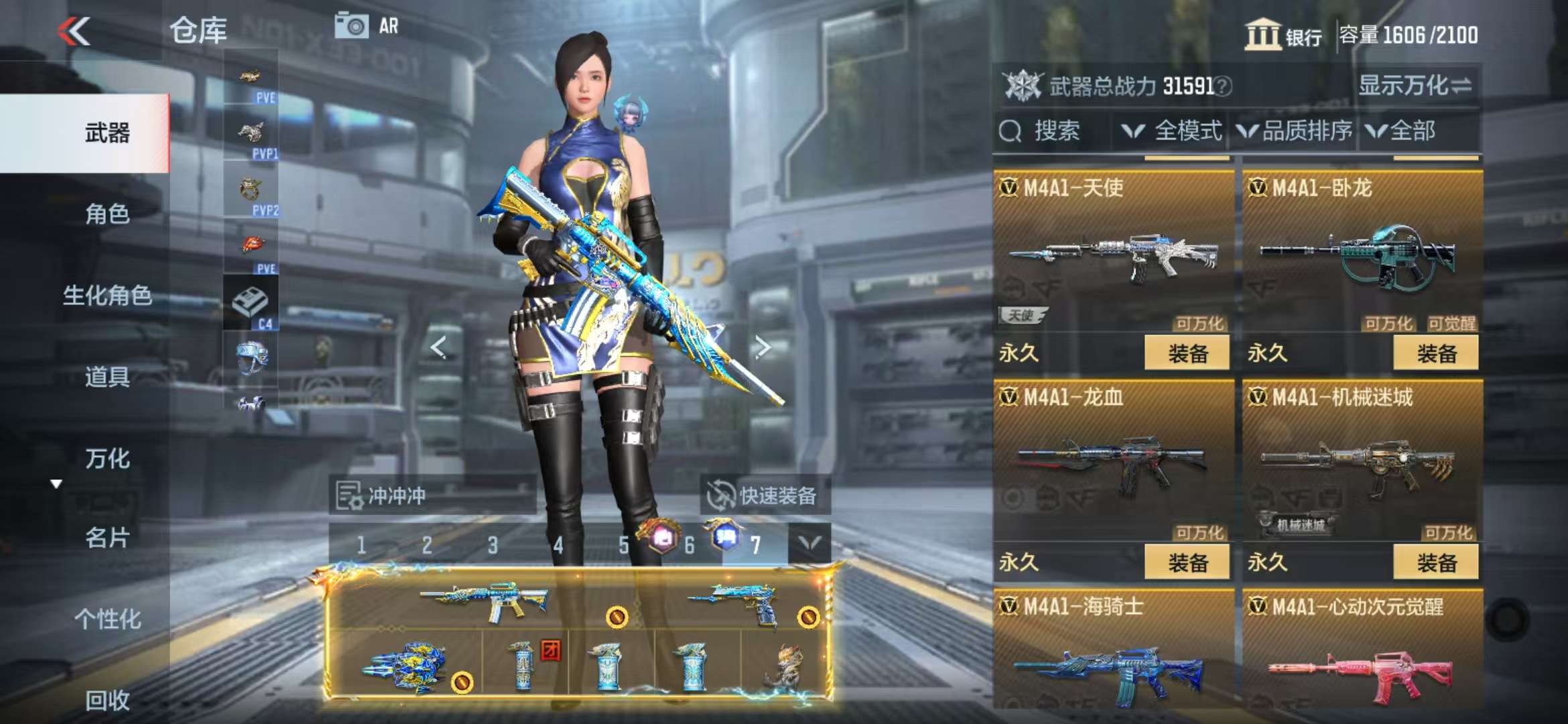Screen dimensions: 1568x724
Task: Open the 银行 bank
Action: tap(1283, 35)
